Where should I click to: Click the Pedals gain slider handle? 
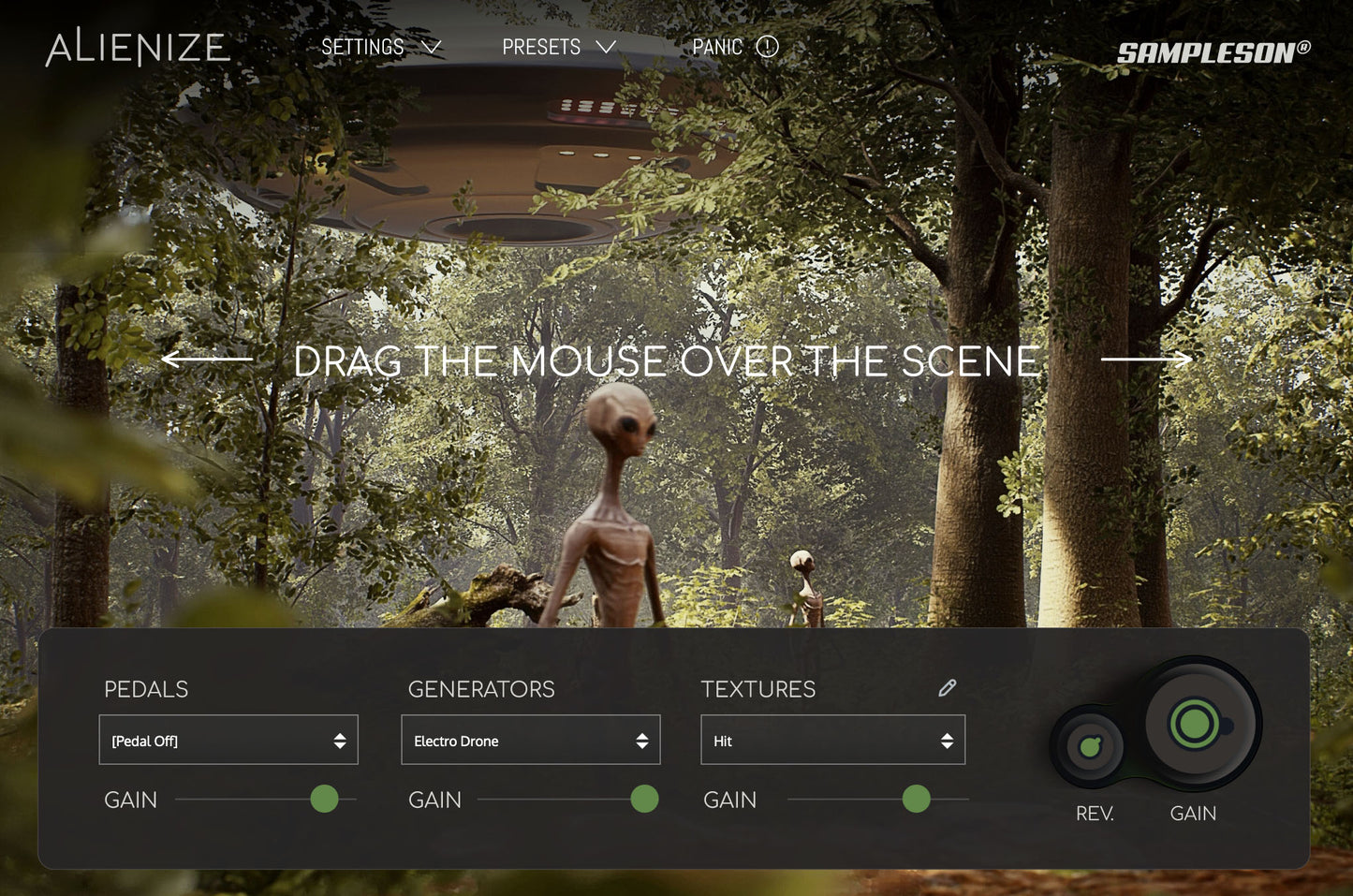pos(324,800)
